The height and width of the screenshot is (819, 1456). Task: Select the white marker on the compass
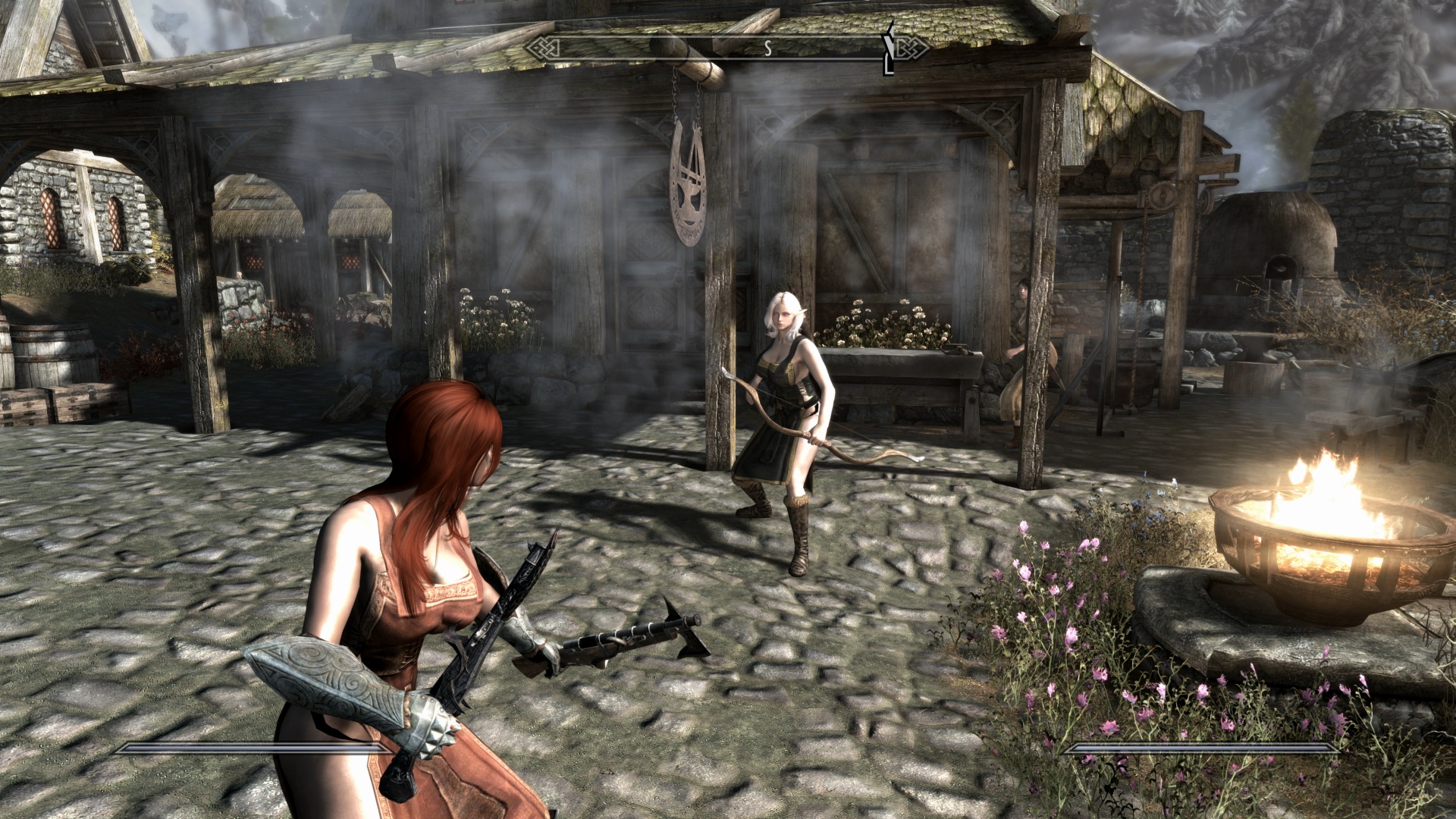[x=890, y=49]
